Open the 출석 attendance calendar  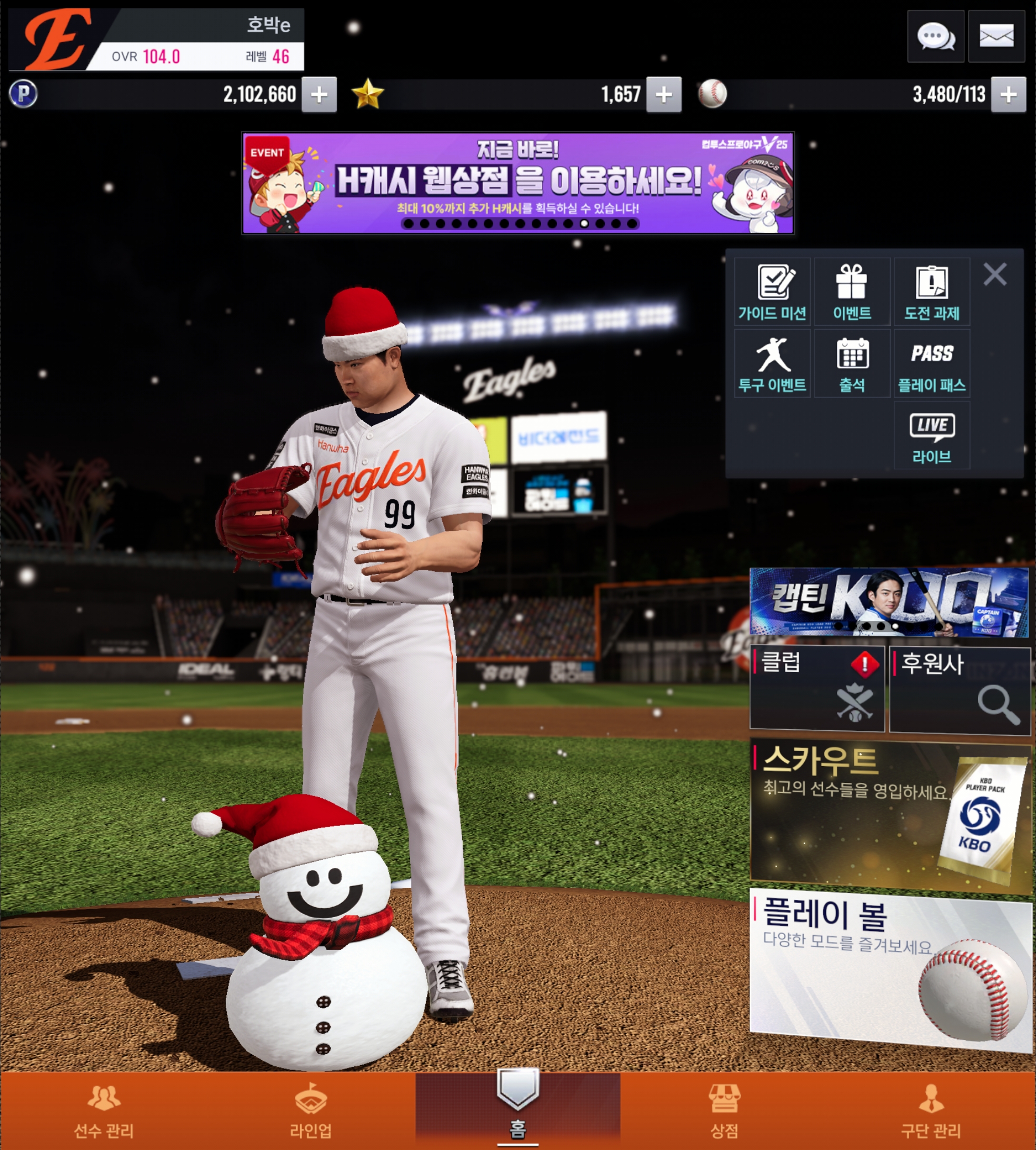(x=852, y=364)
